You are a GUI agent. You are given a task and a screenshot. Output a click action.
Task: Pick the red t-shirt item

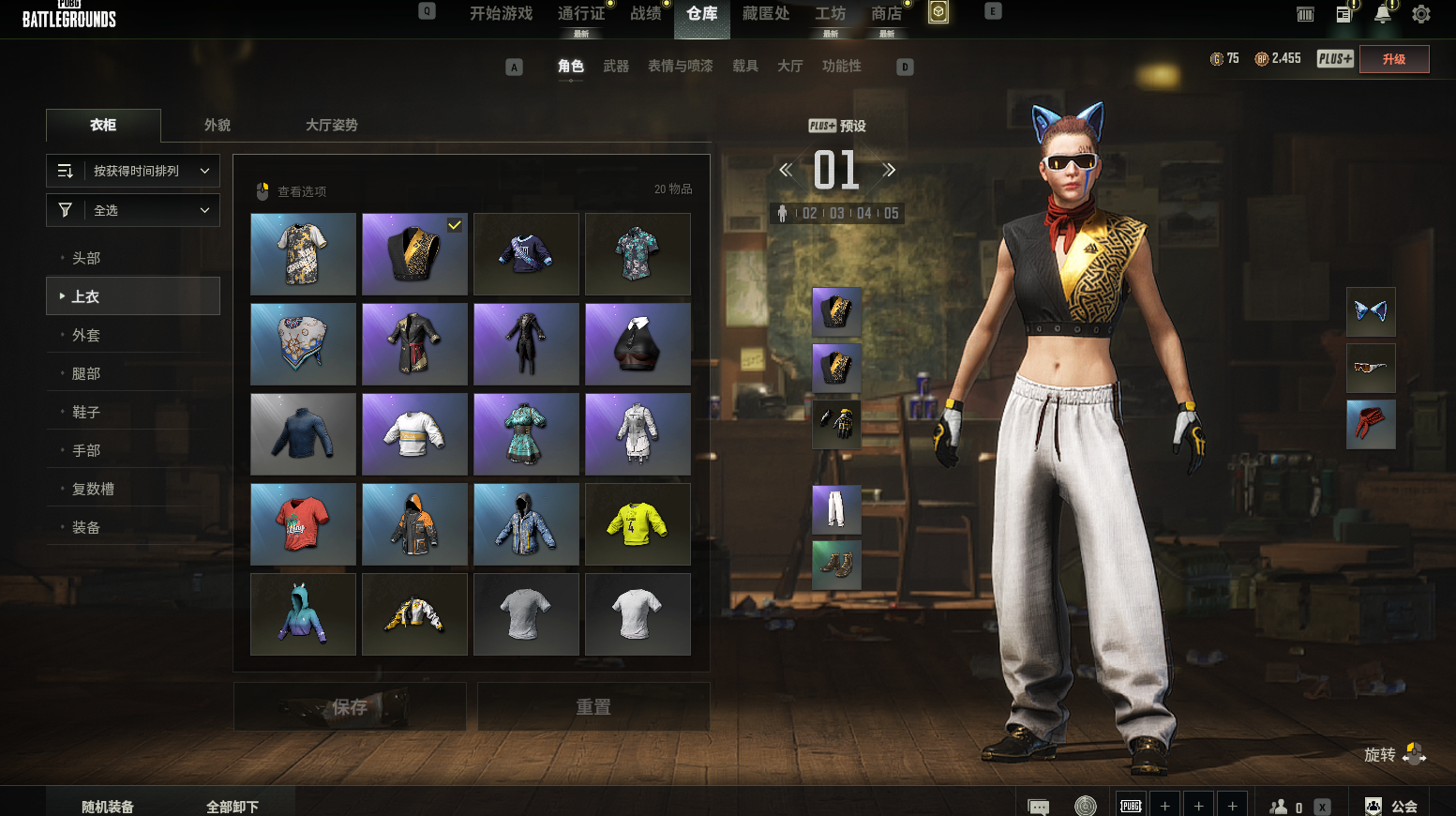tap(303, 524)
